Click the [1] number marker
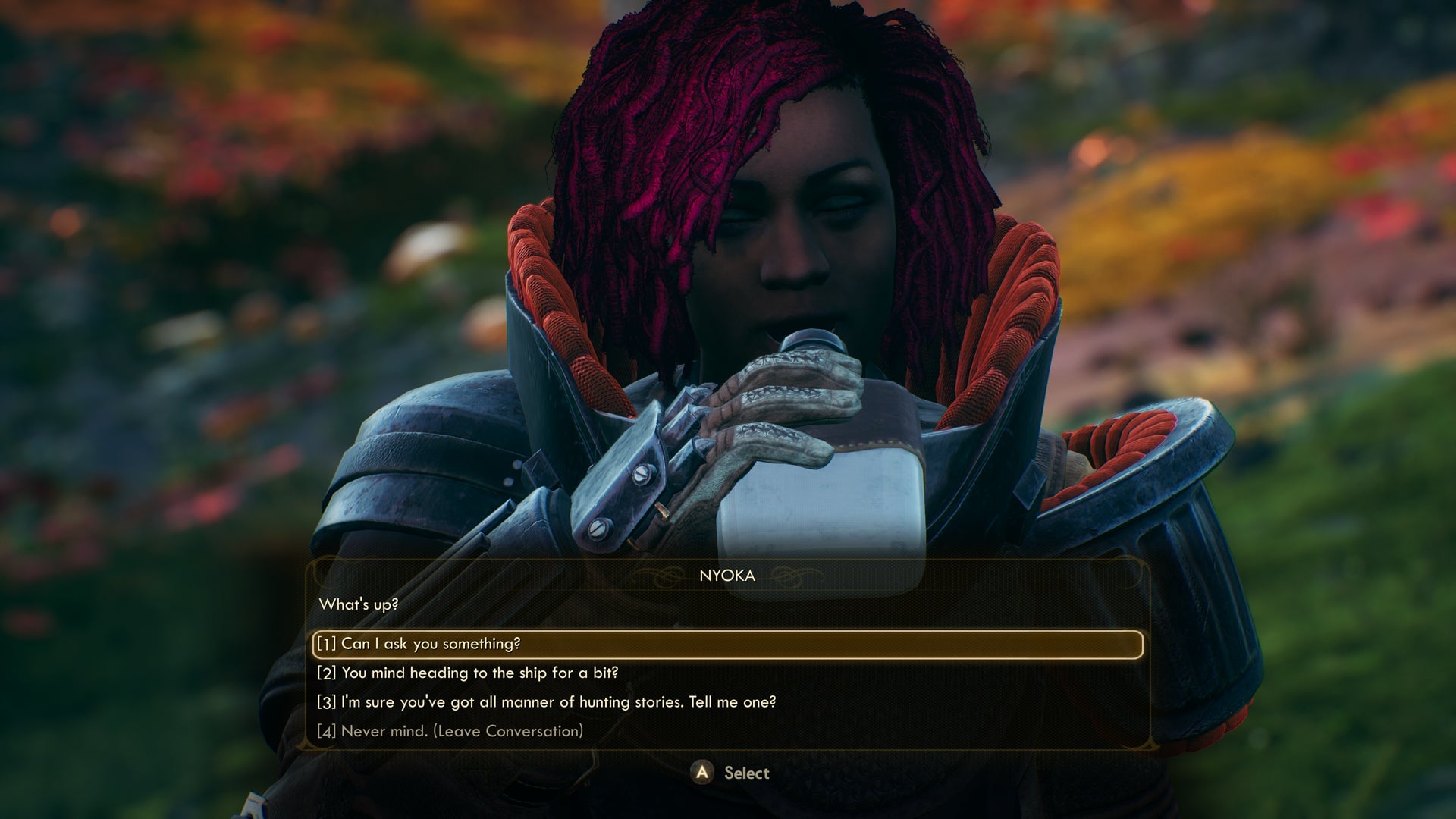 [325, 643]
